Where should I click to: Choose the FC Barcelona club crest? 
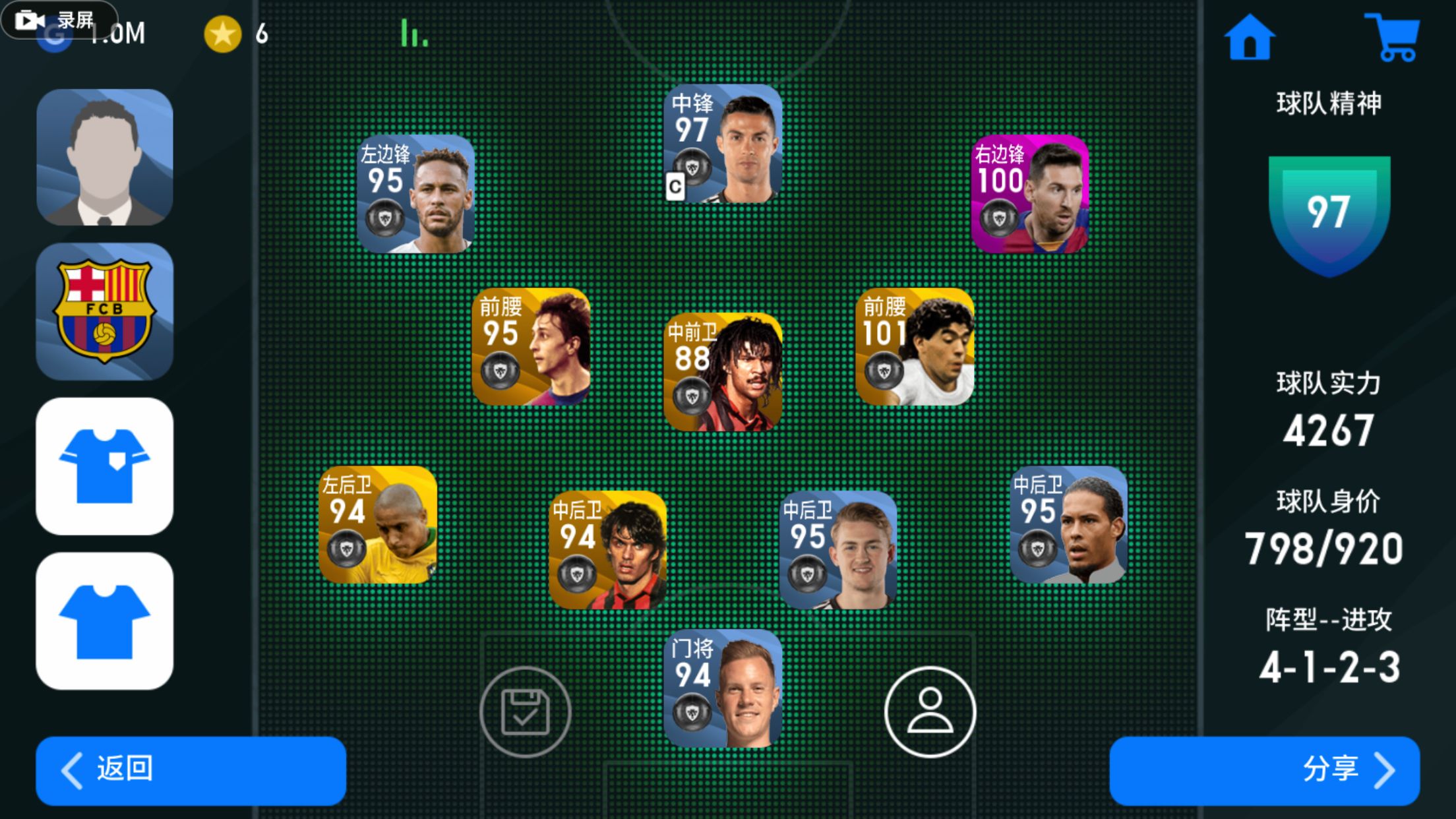pyautogui.click(x=105, y=311)
